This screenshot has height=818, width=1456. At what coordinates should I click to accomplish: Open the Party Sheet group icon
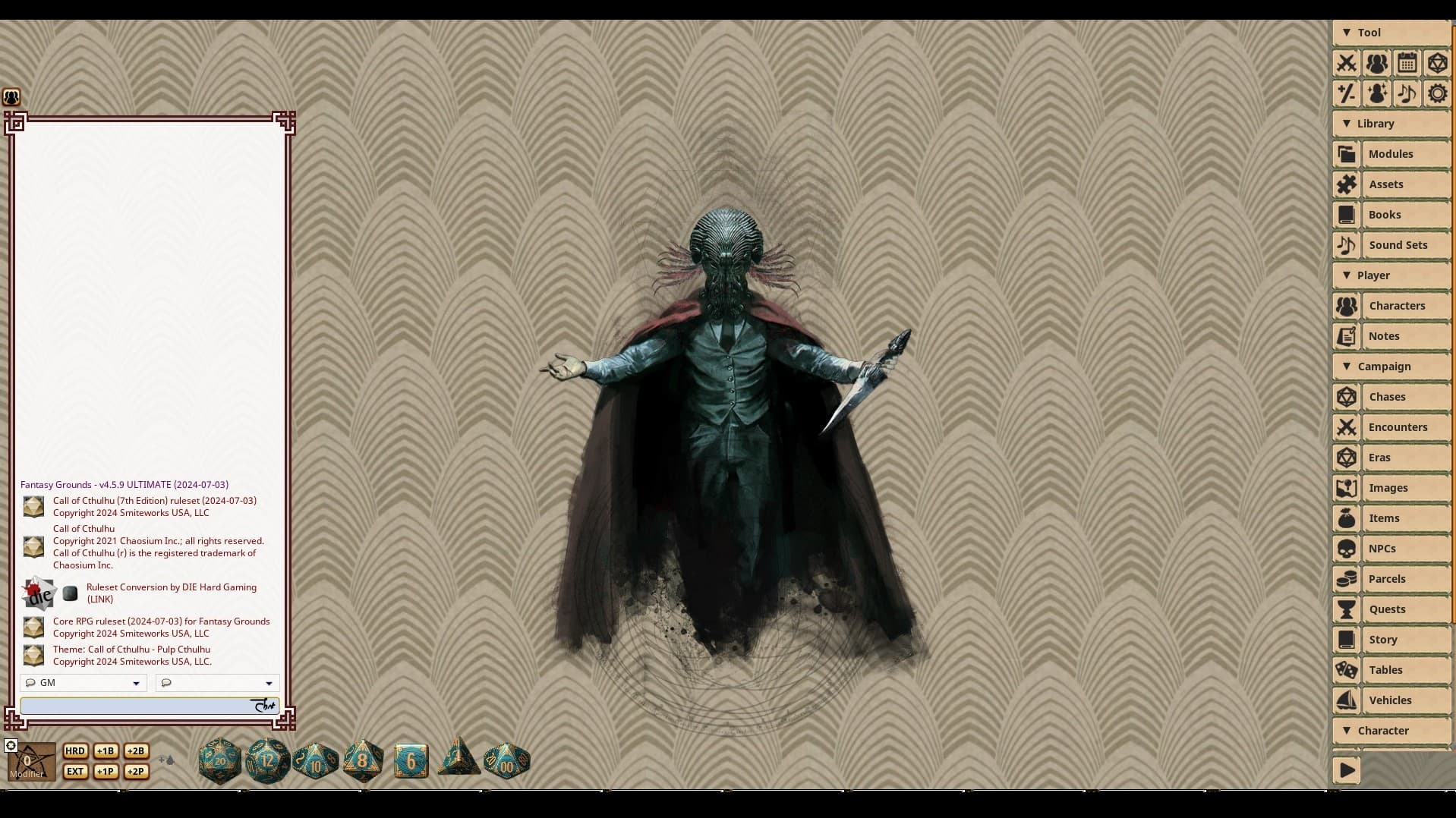tap(1377, 64)
